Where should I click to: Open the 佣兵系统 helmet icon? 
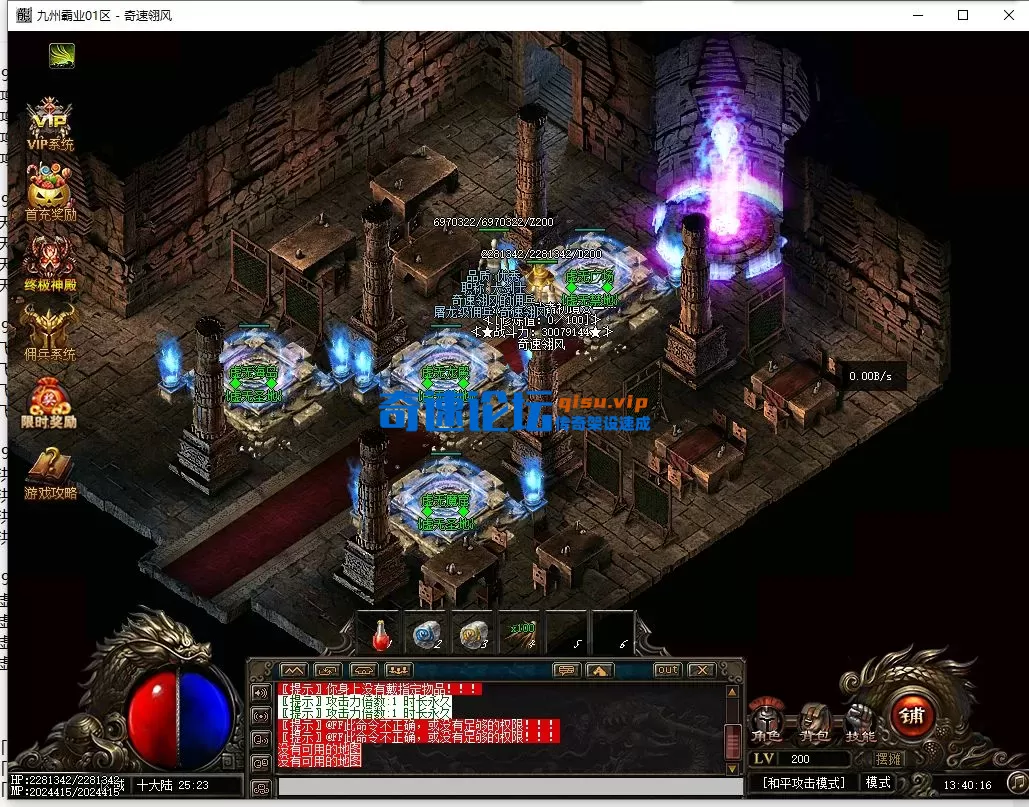pyautogui.click(x=50, y=331)
